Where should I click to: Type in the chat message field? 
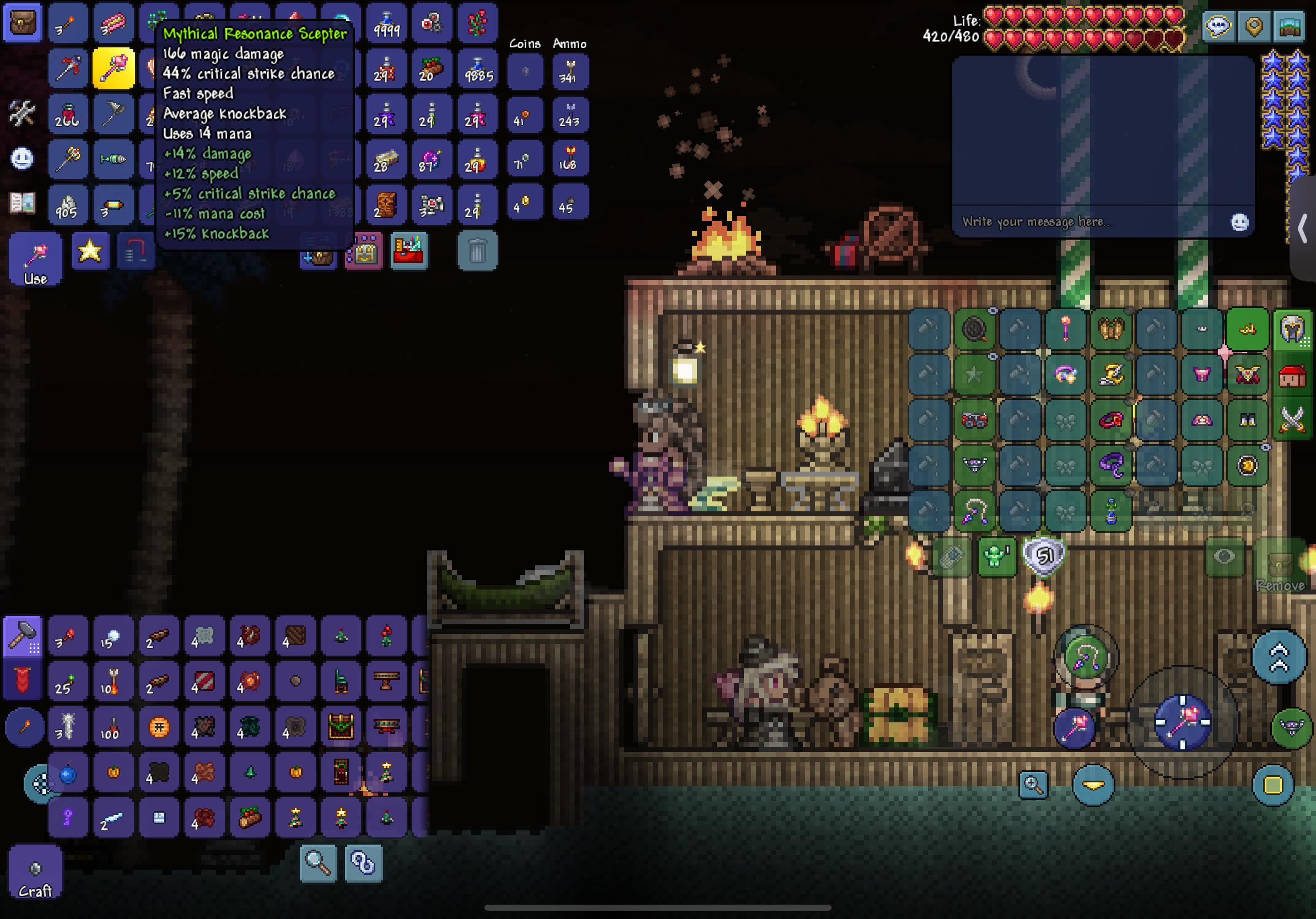tap(1089, 221)
